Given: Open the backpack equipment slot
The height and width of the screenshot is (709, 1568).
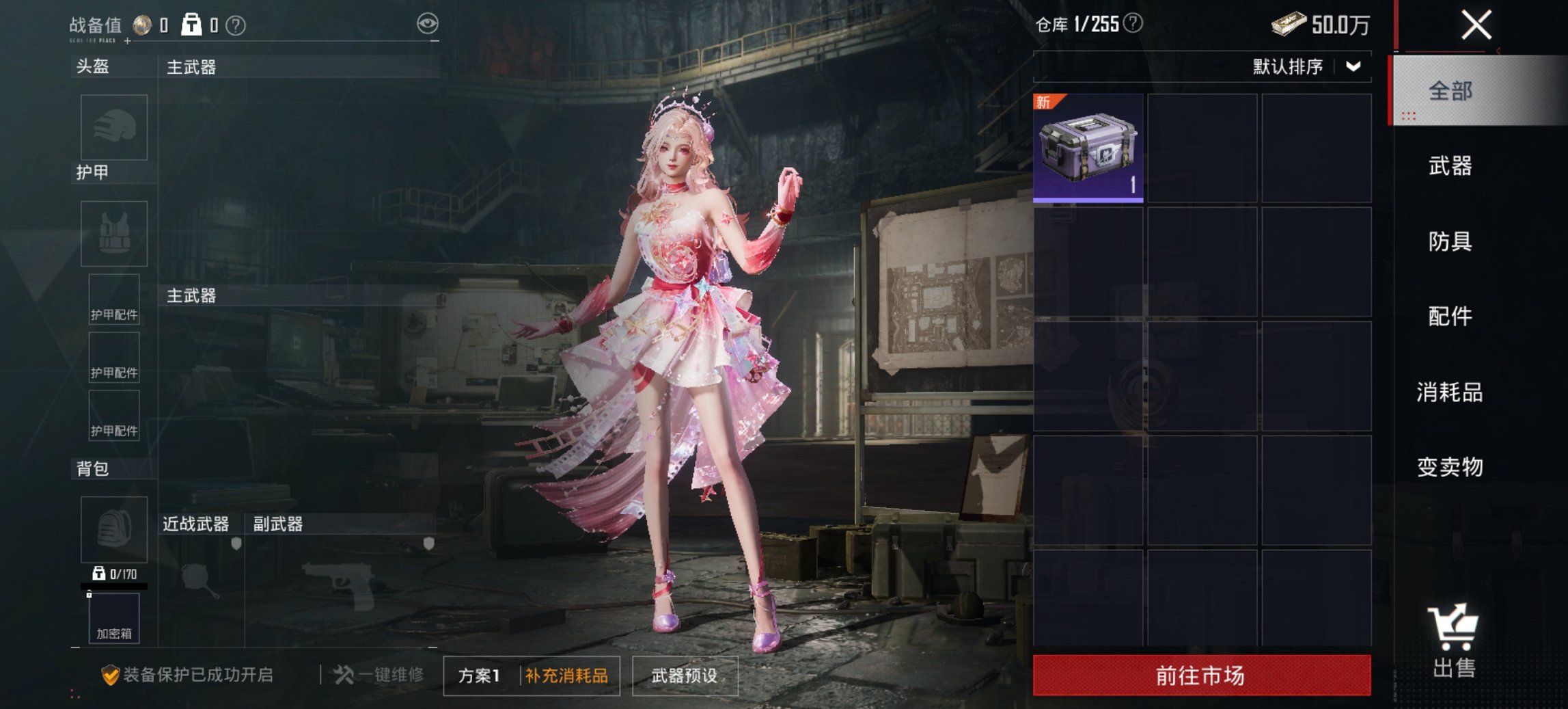Looking at the screenshot, I should pos(113,530).
